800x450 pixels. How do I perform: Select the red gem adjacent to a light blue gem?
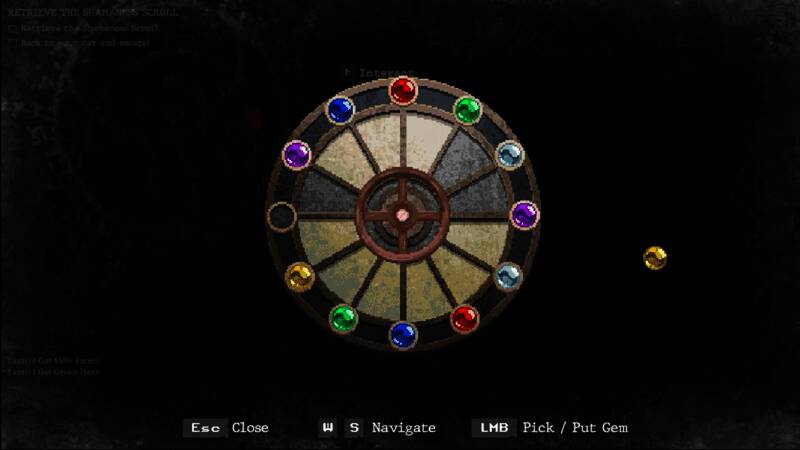(x=464, y=319)
